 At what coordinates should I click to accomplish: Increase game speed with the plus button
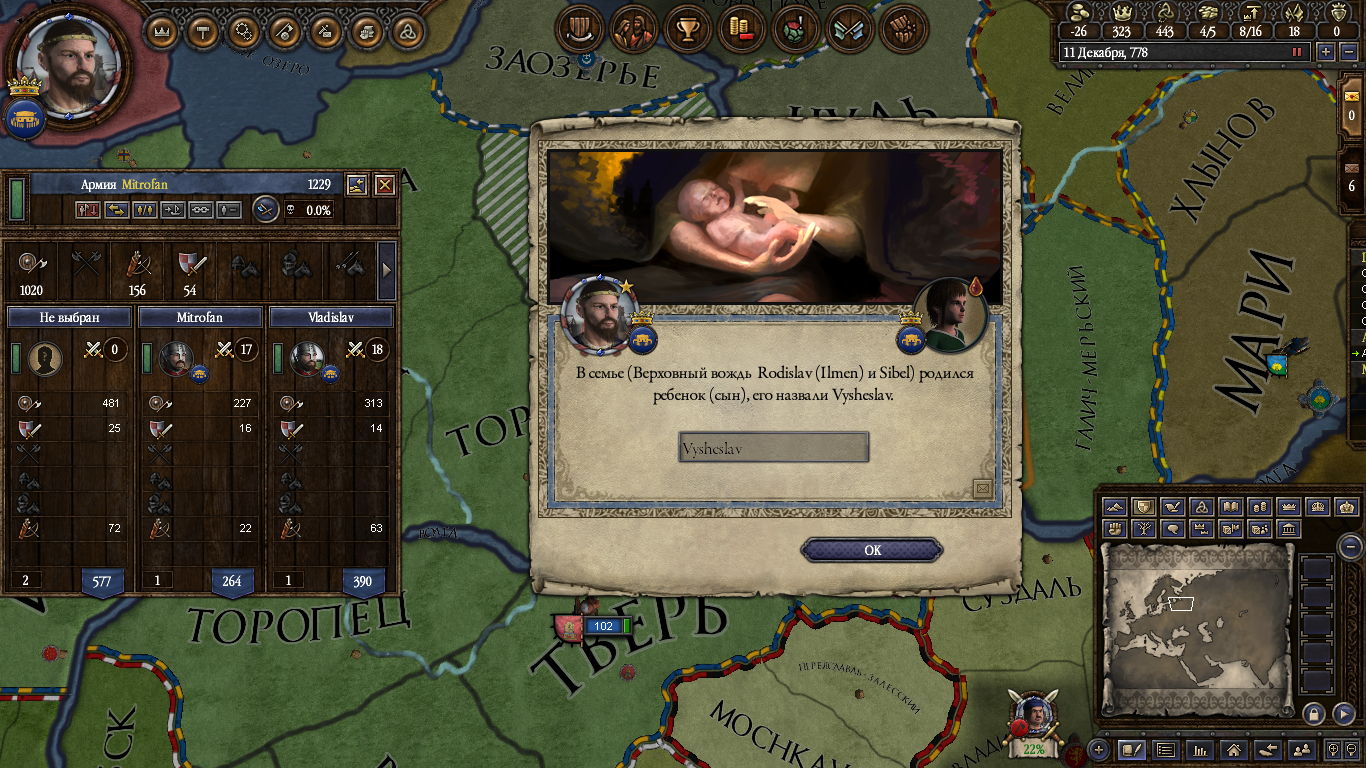pos(1326,52)
